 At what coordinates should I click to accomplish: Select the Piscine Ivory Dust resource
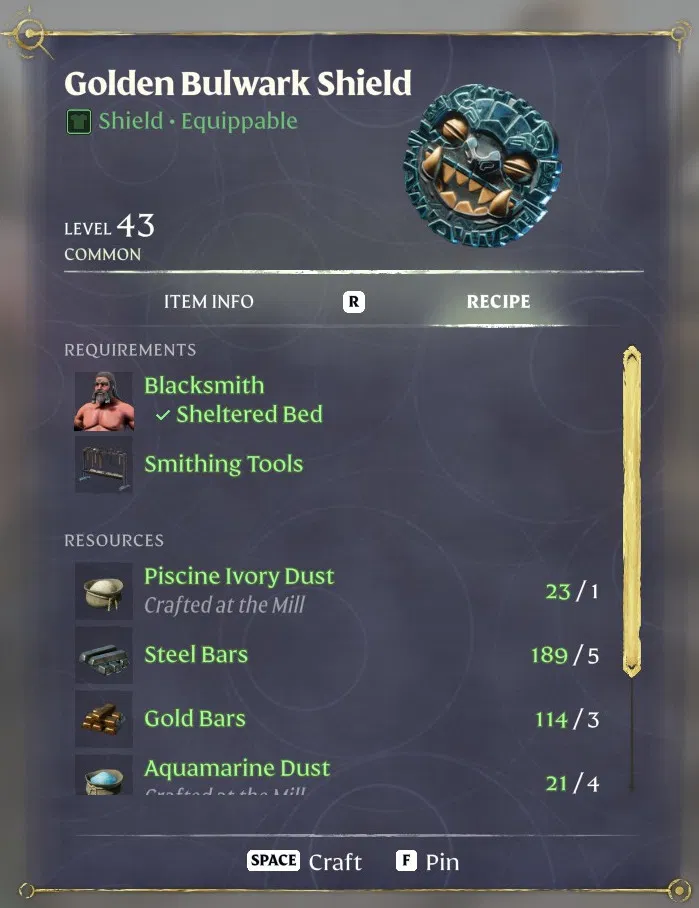239,577
